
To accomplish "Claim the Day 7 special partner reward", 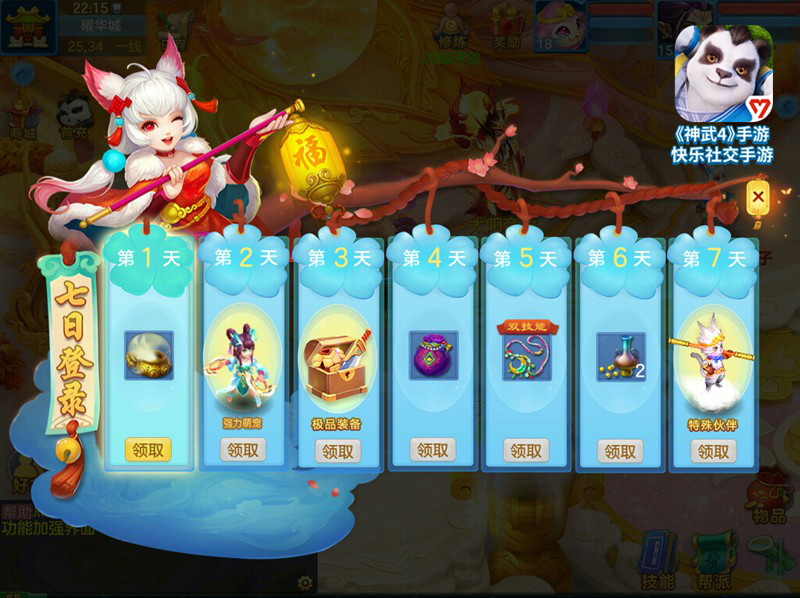I will click(713, 450).
